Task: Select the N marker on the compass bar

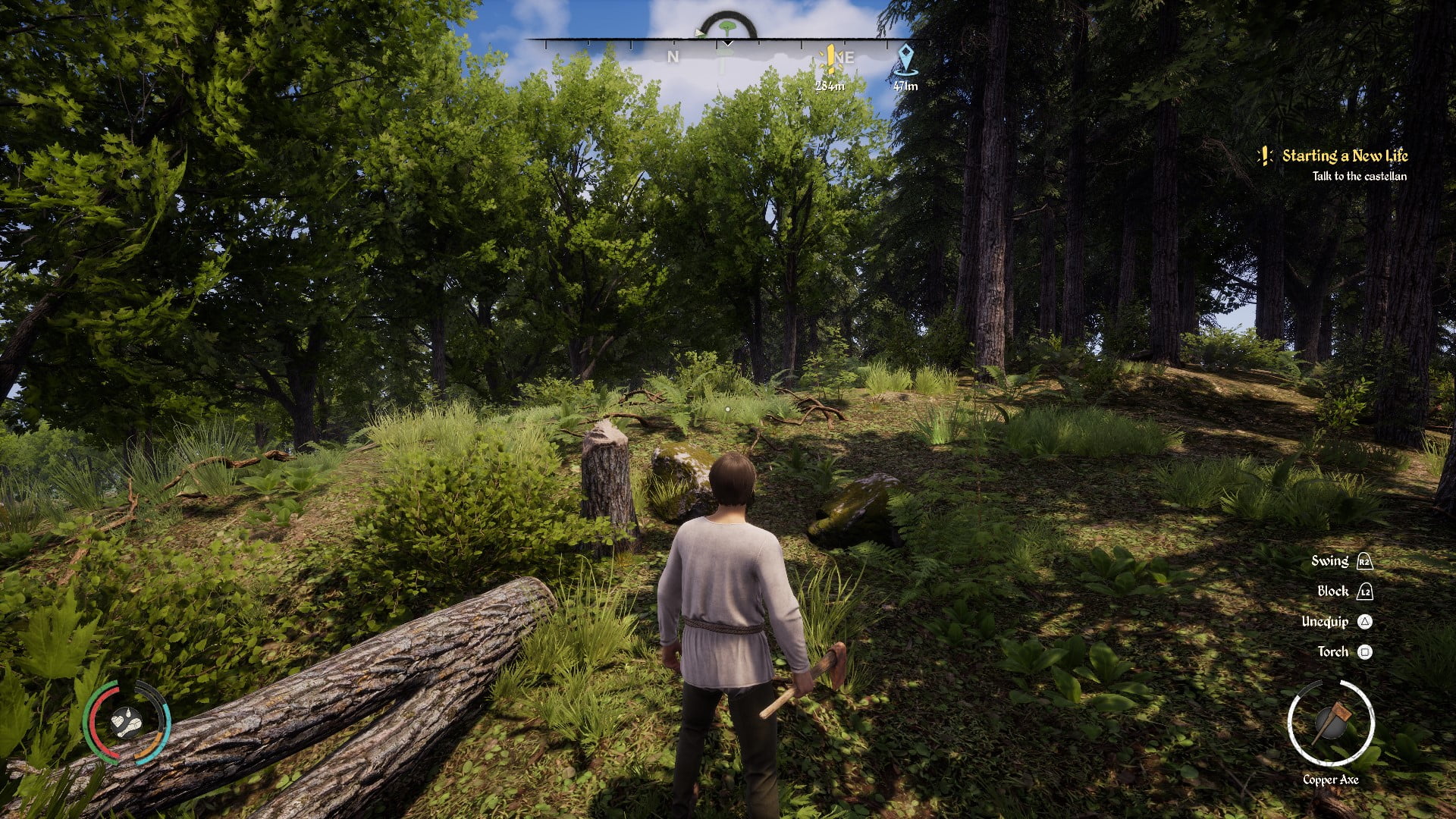Action: (672, 57)
